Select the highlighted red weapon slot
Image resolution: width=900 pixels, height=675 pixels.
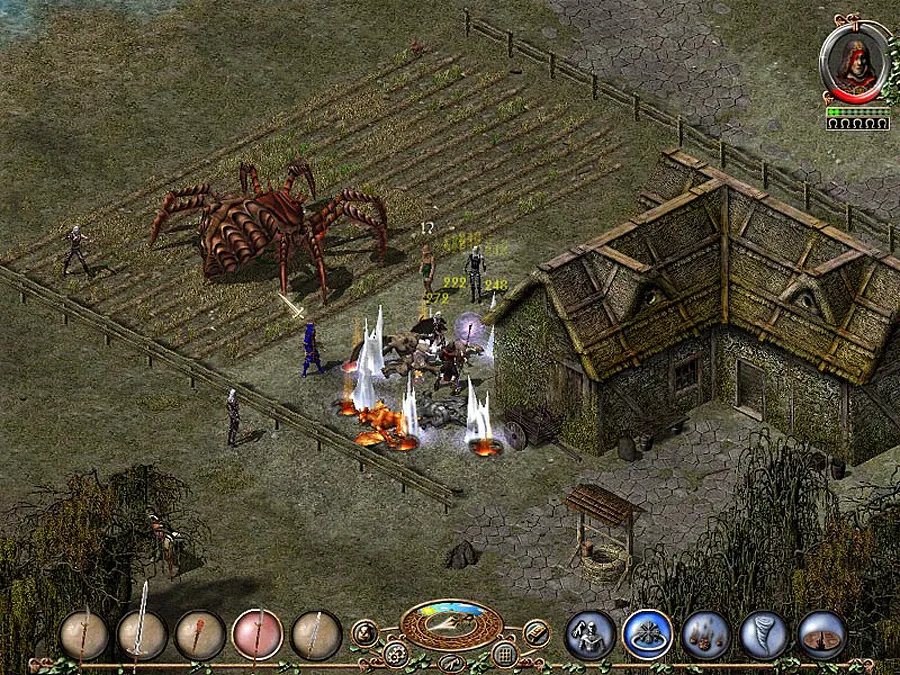[257, 634]
